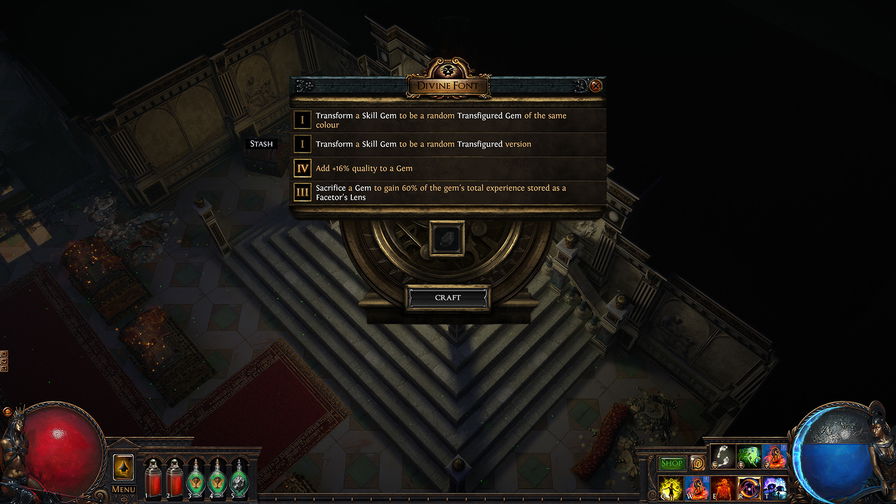
Task: Open the Stash label
Action: [261, 144]
